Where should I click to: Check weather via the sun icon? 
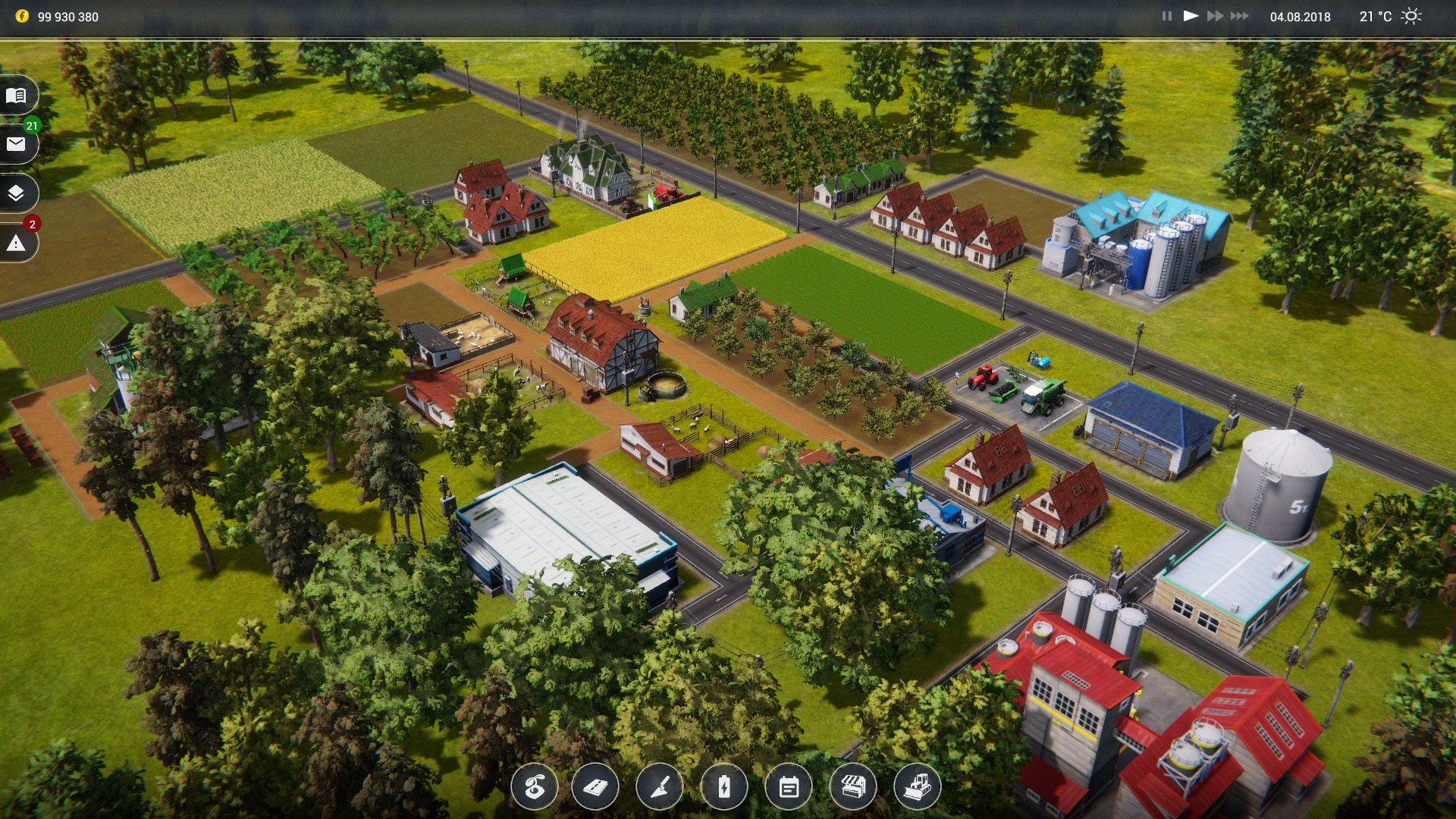click(x=1412, y=14)
